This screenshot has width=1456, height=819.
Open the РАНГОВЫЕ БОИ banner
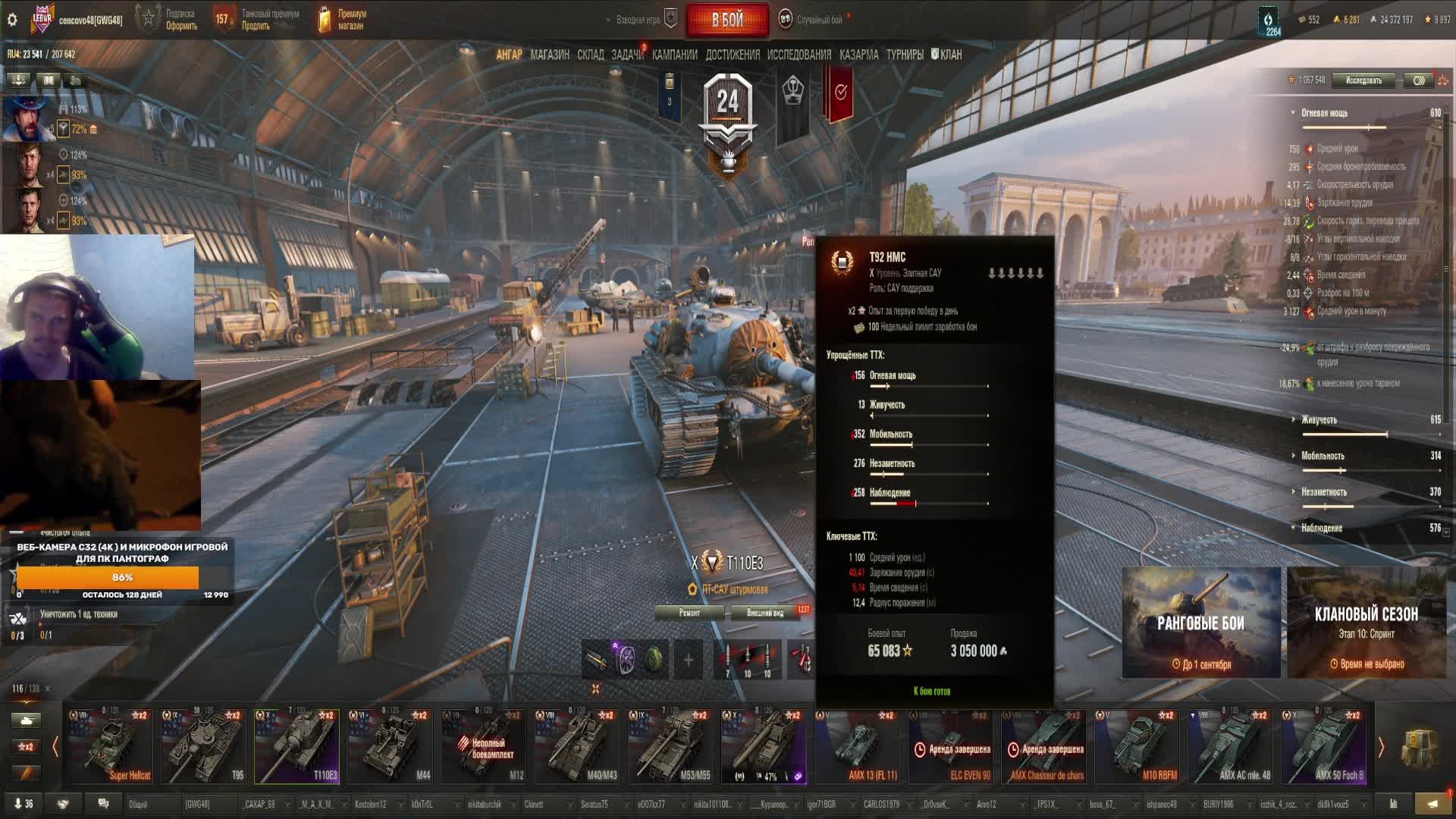[1200, 623]
